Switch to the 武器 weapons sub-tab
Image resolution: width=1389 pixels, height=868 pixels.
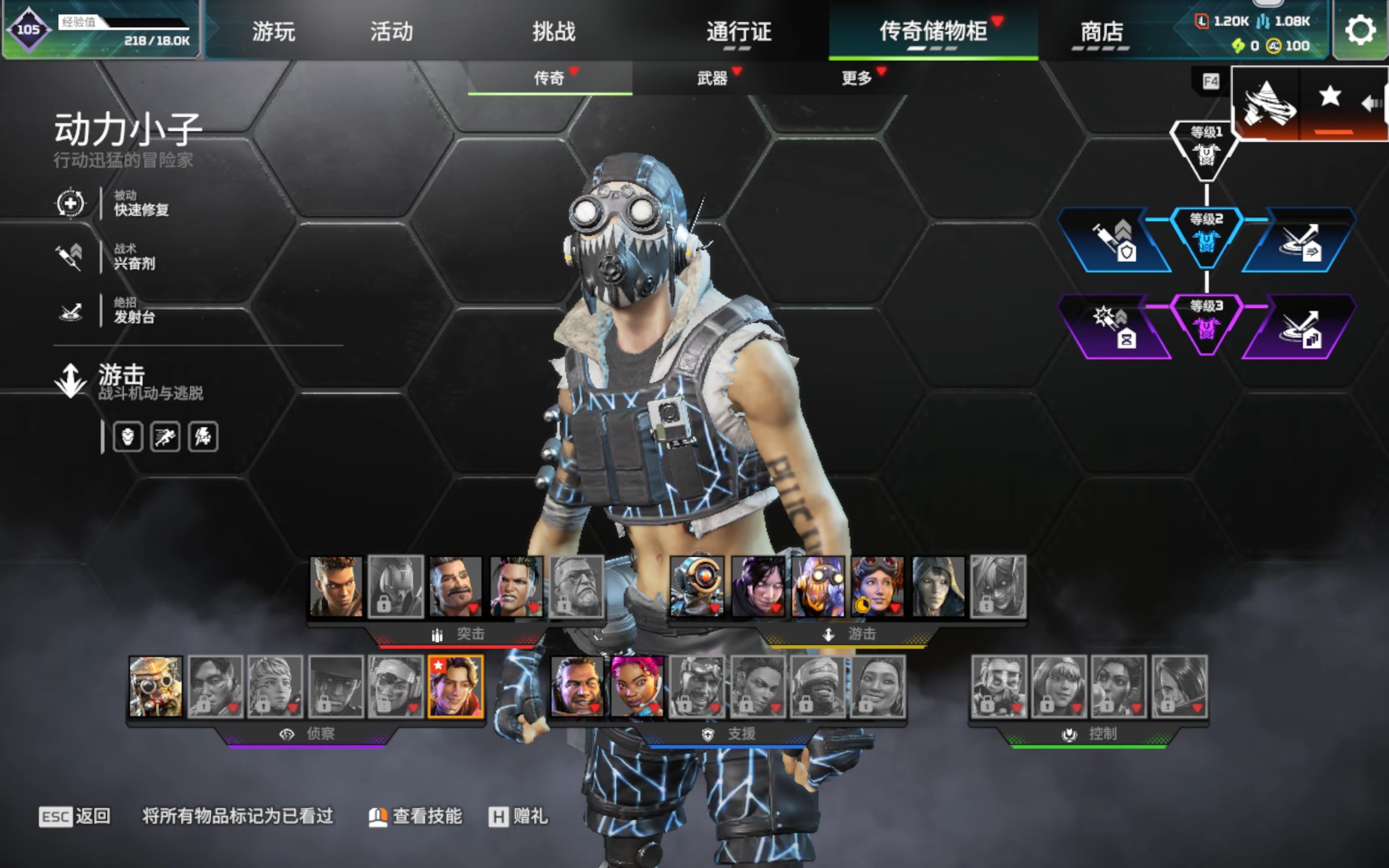click(x=712, y=78)
